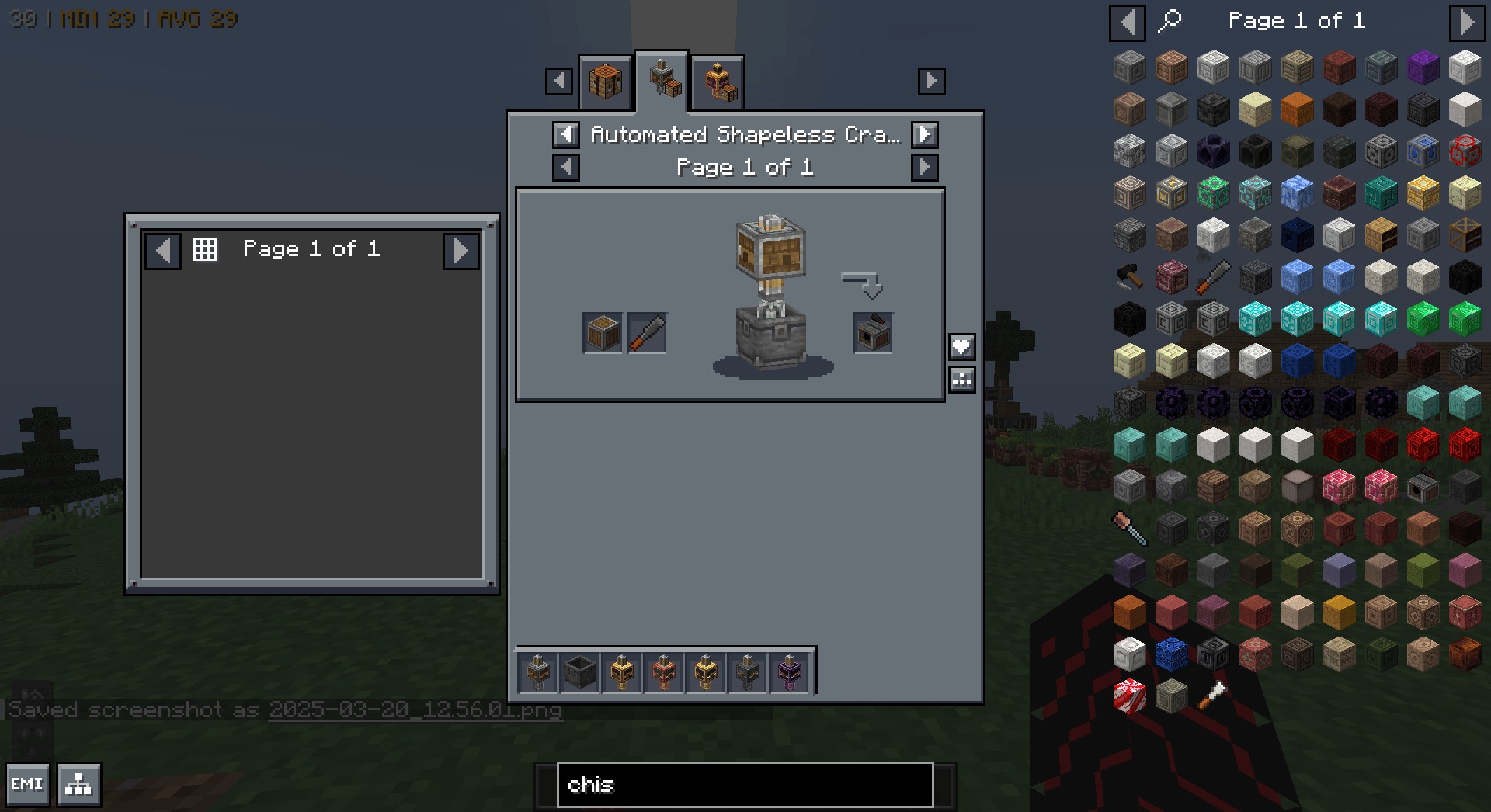Screen dimensions: 1491x812
Task: Click the search field containing "chis"
Action: tap(744, 785)
